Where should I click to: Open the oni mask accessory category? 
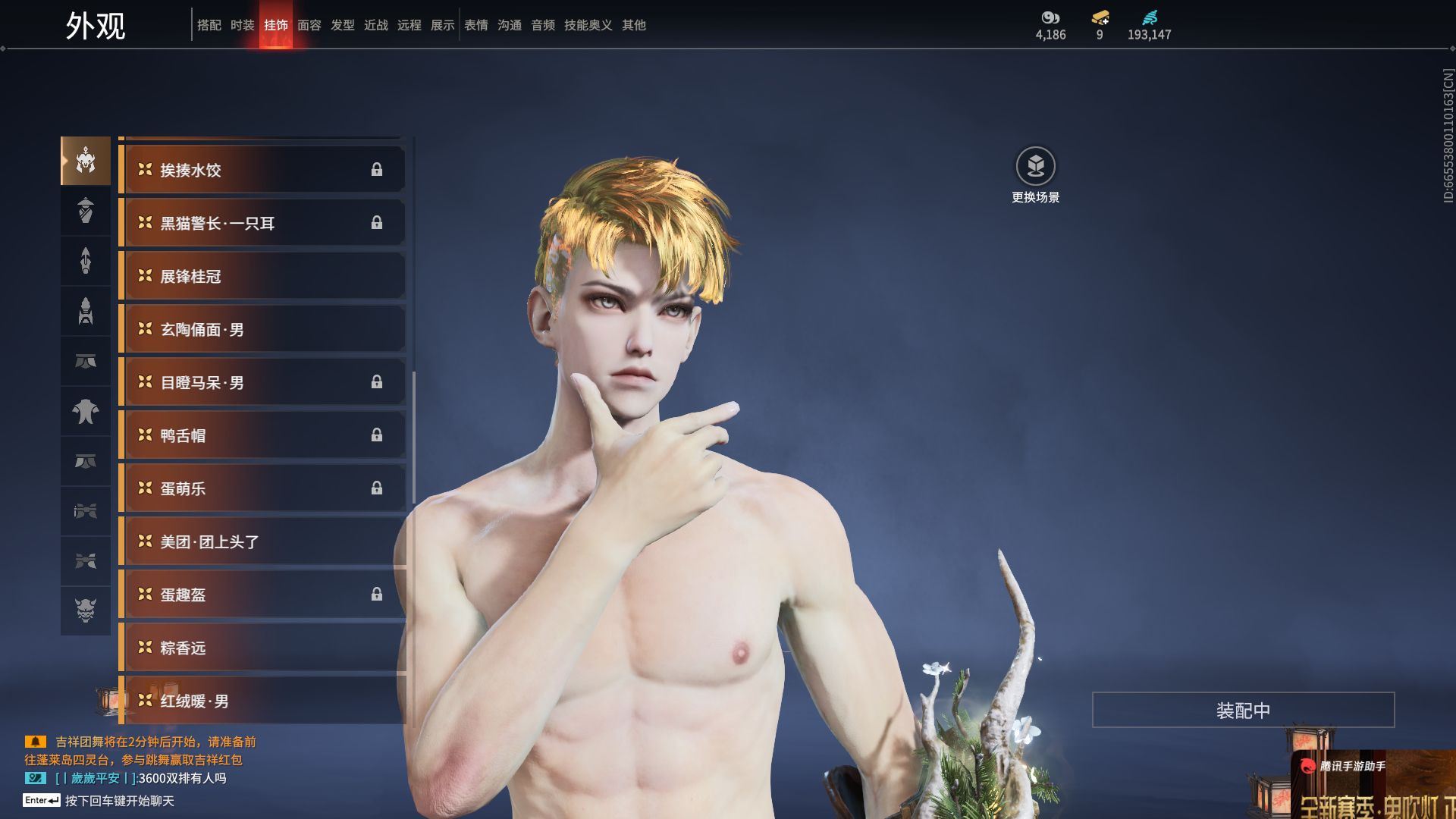pos(86,610)
